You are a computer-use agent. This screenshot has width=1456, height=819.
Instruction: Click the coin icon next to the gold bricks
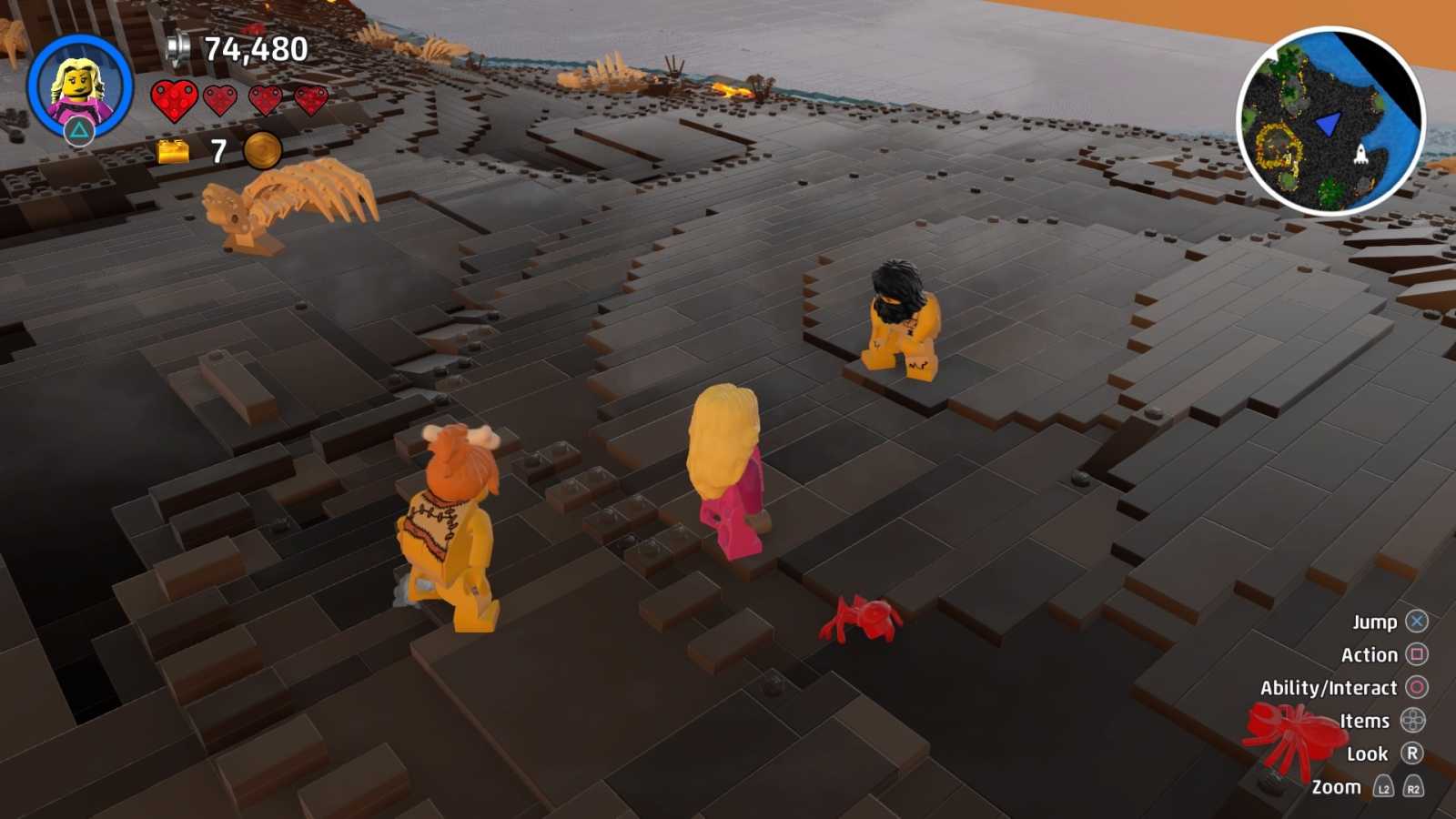[261, 151]
